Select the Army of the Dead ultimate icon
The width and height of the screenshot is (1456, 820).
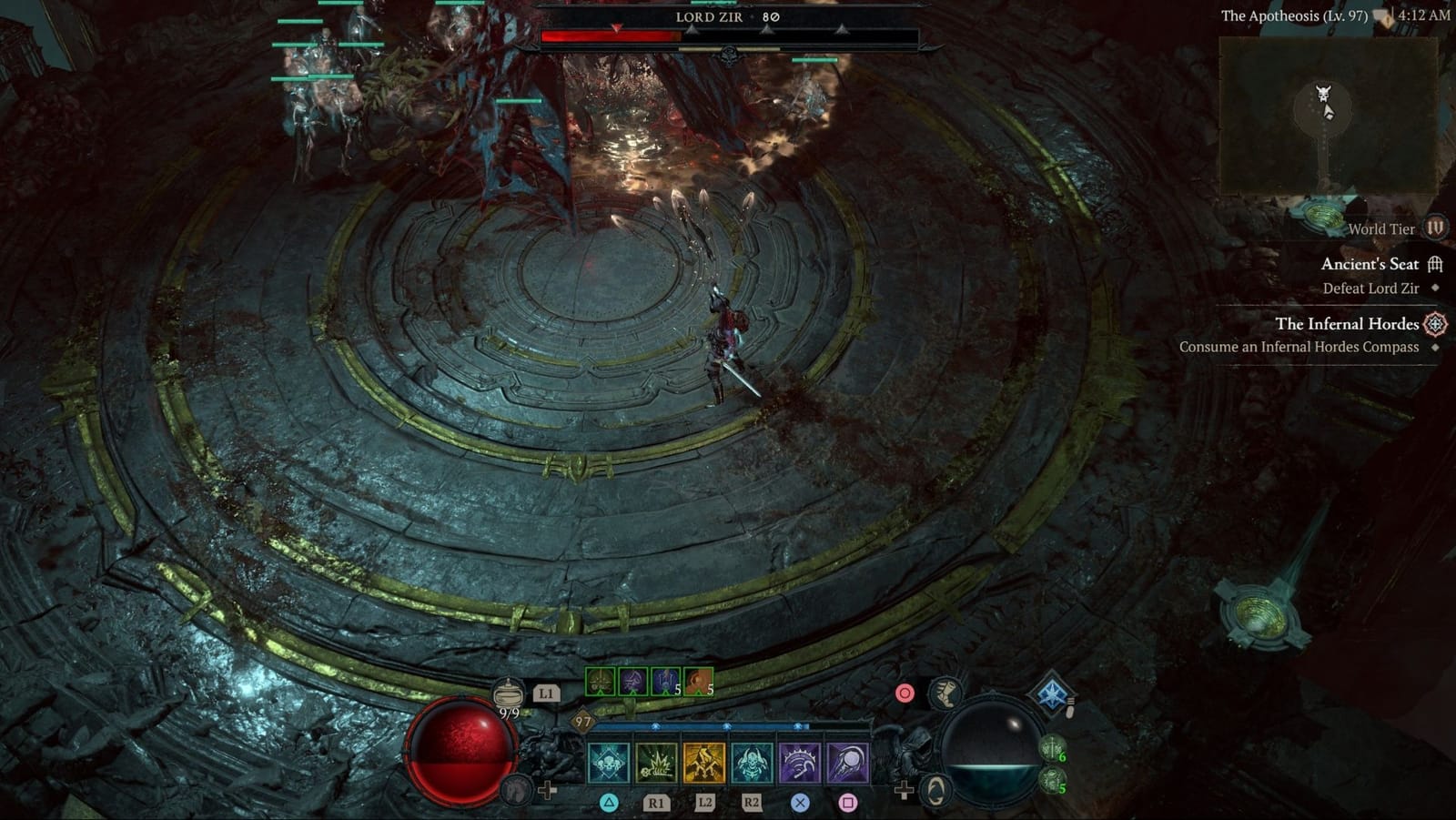pyautogui.click(x=753, y=764)
